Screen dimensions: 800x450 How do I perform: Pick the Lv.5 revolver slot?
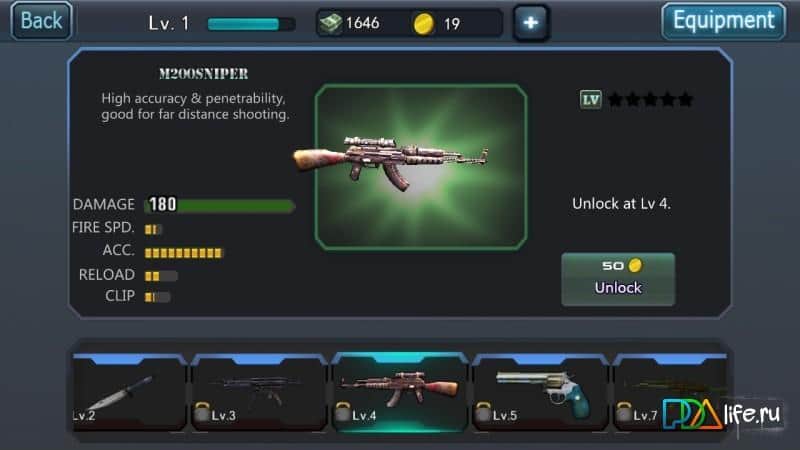click(x=539, y=392)
